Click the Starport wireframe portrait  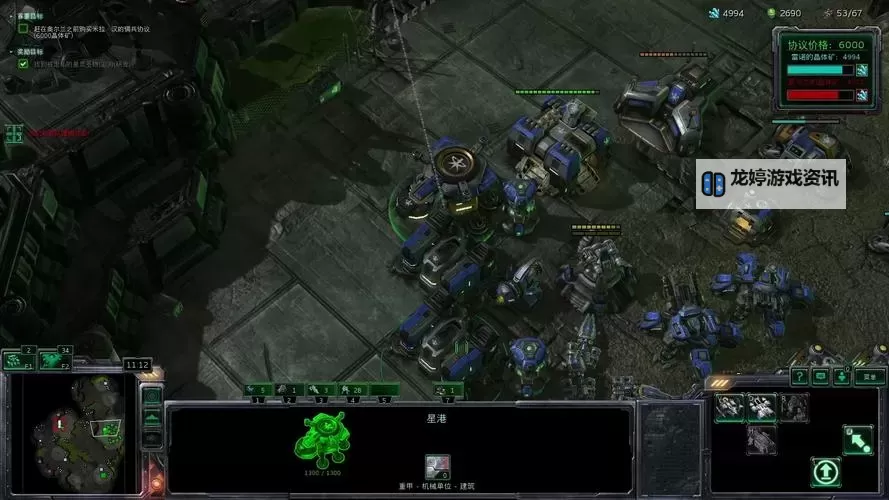(x=327, y=439)
